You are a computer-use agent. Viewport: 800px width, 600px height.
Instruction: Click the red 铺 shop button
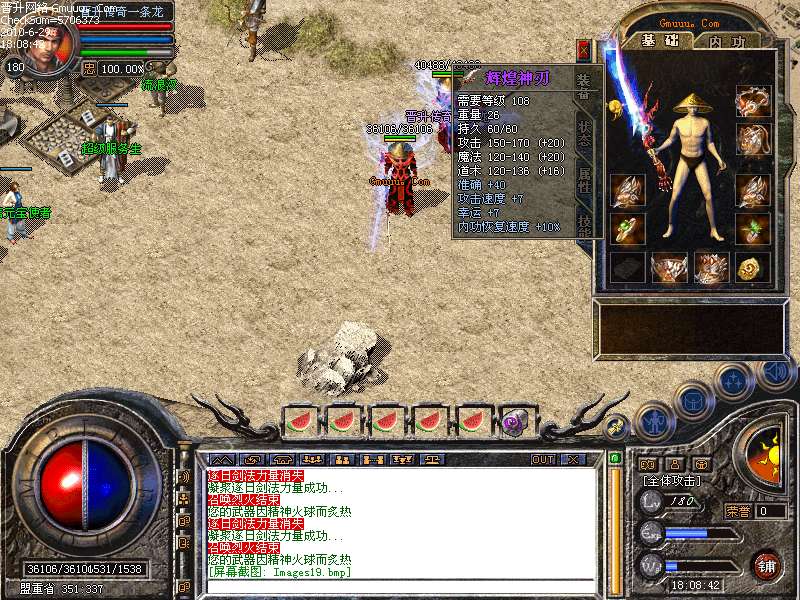tap(768, 563)
